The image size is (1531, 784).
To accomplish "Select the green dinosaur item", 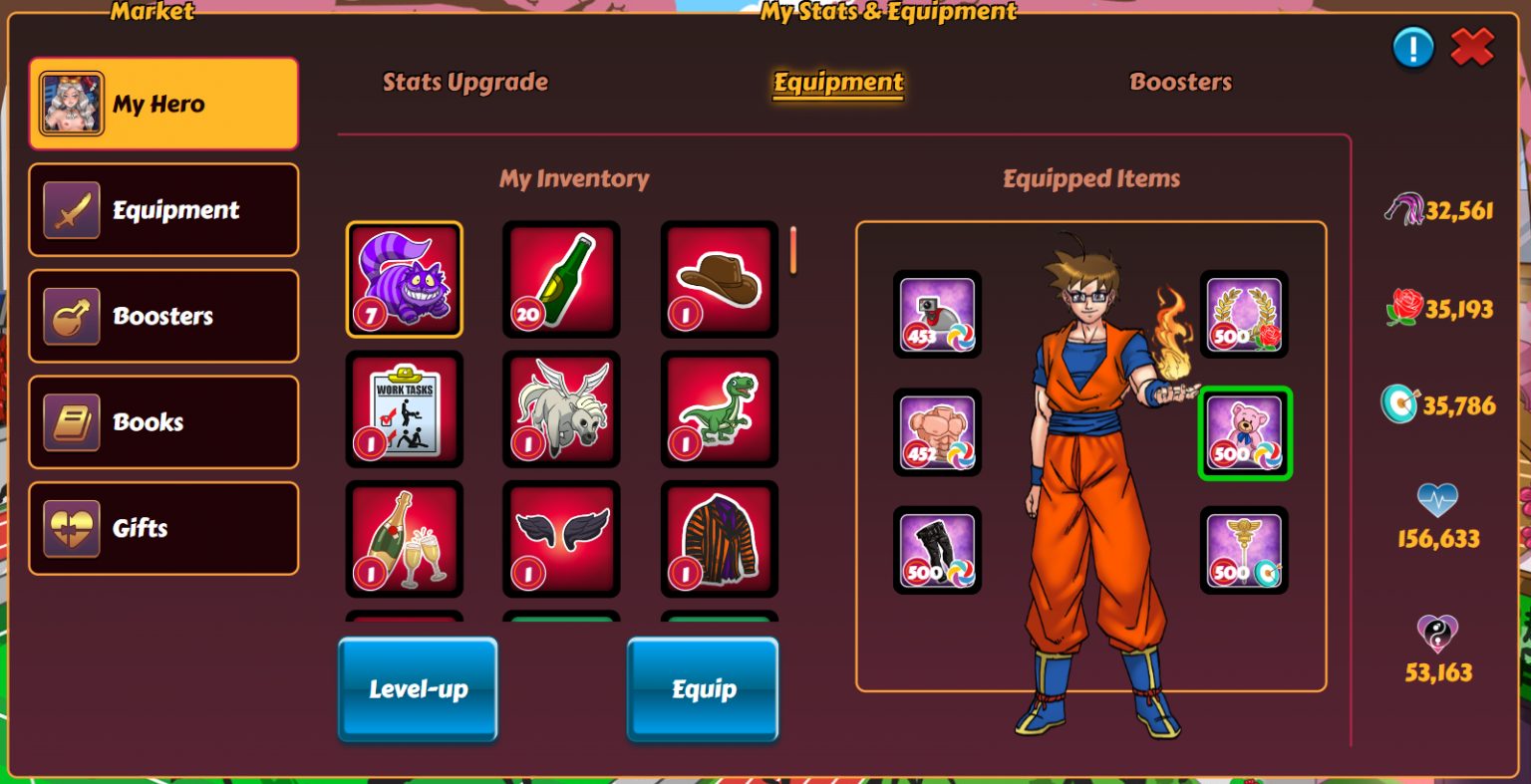I will click(719, 409).
